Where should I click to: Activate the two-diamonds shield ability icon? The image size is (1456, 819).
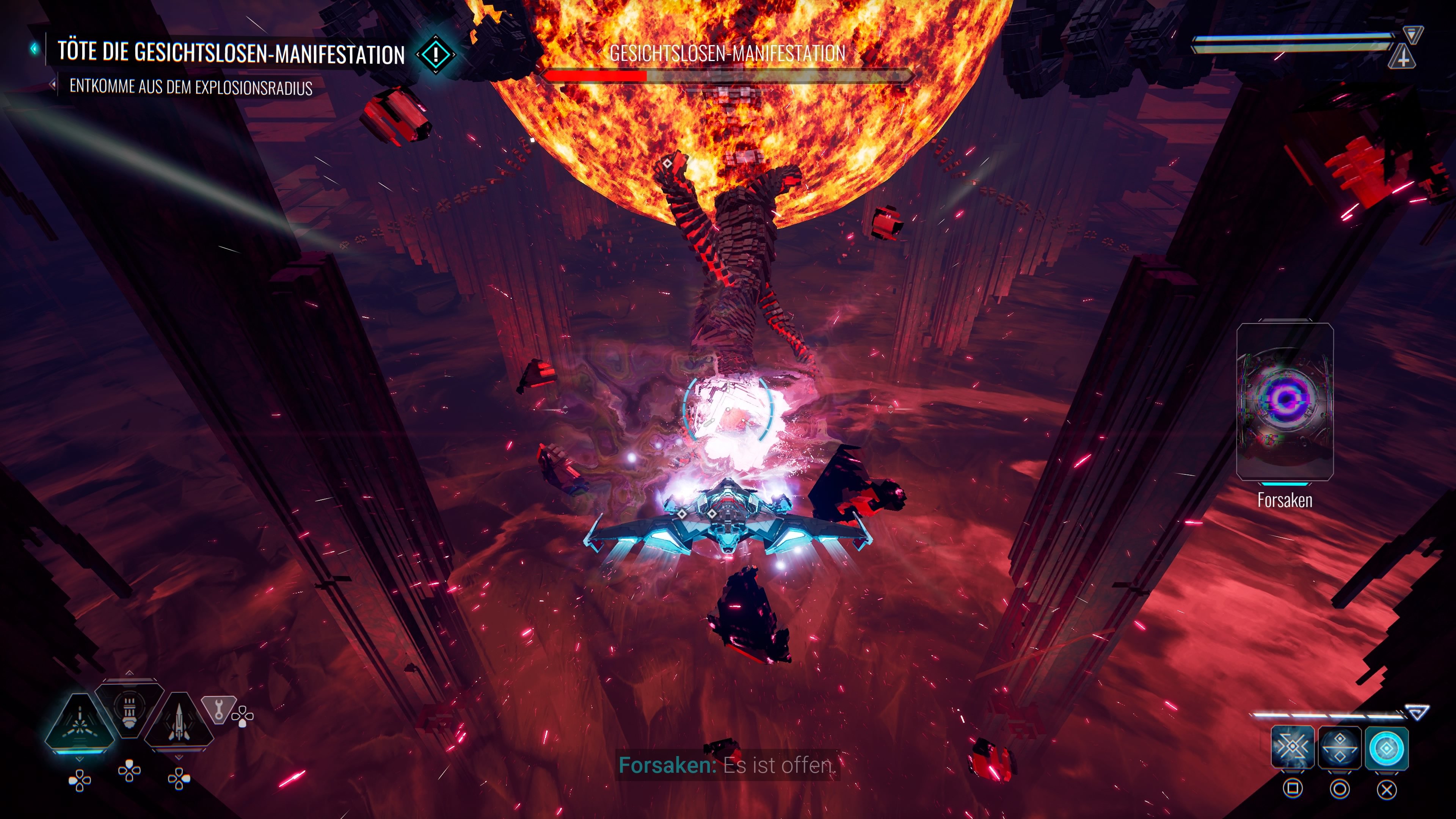tap(1340, 748)
